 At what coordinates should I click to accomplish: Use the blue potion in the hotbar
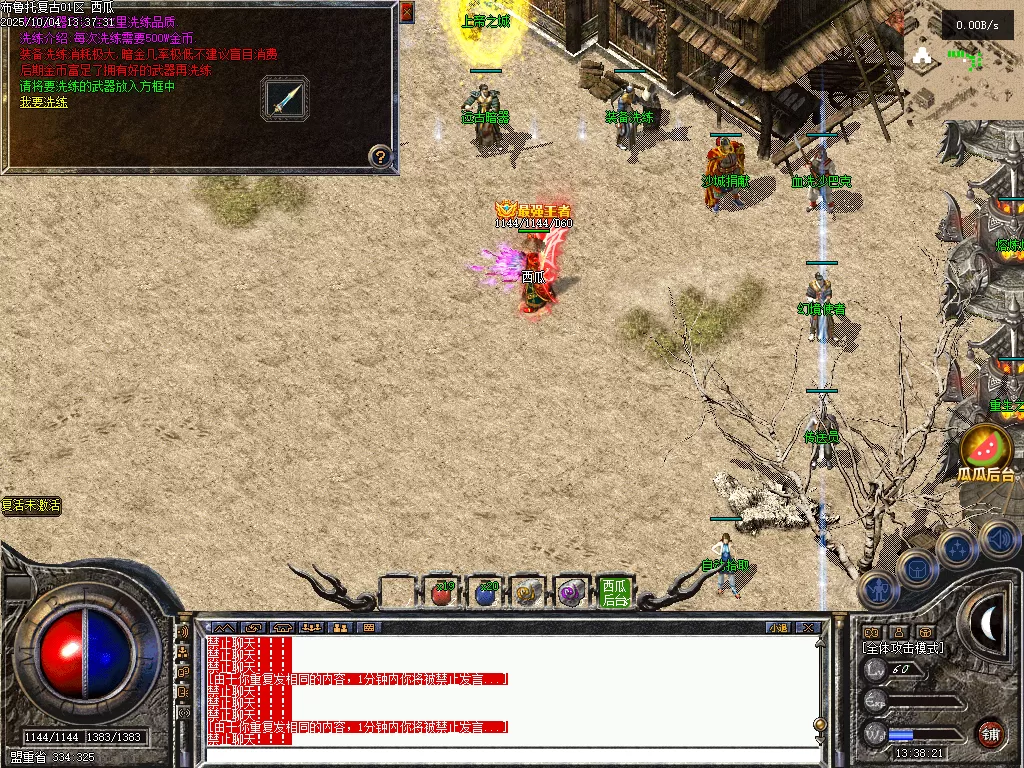pos(486,594)
